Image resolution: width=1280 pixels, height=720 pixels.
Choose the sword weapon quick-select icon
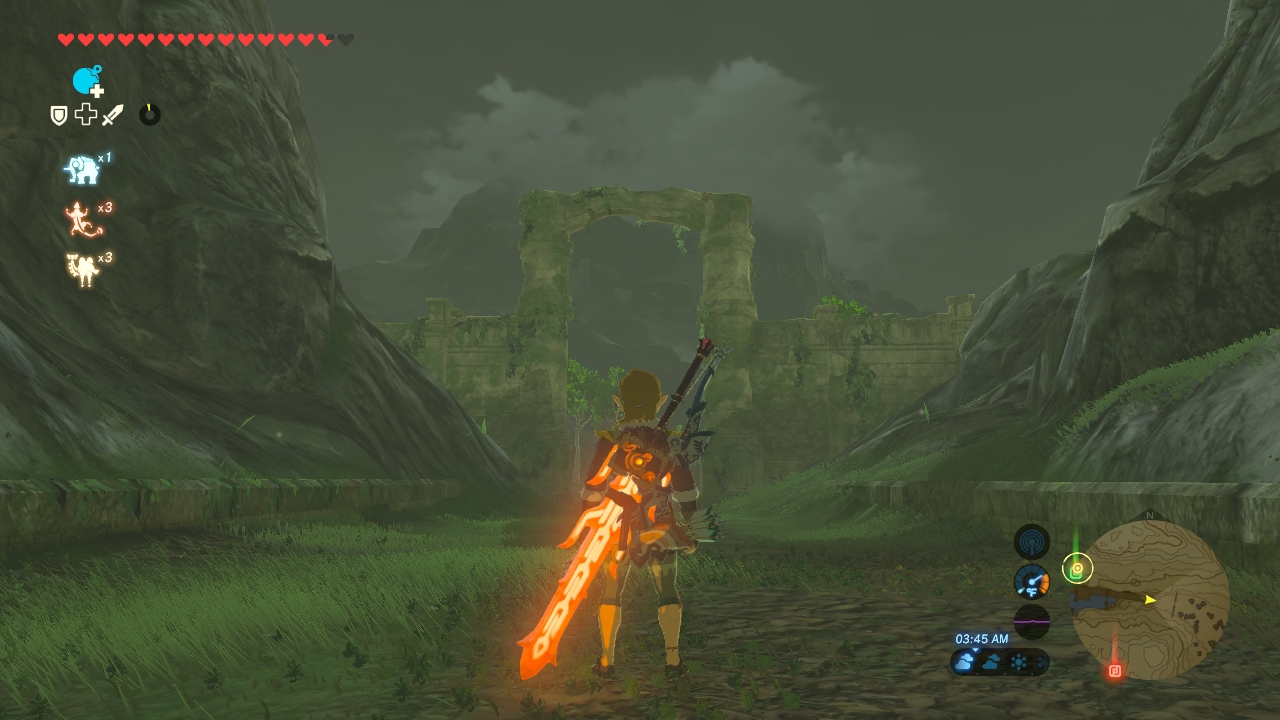coord(112,115)
